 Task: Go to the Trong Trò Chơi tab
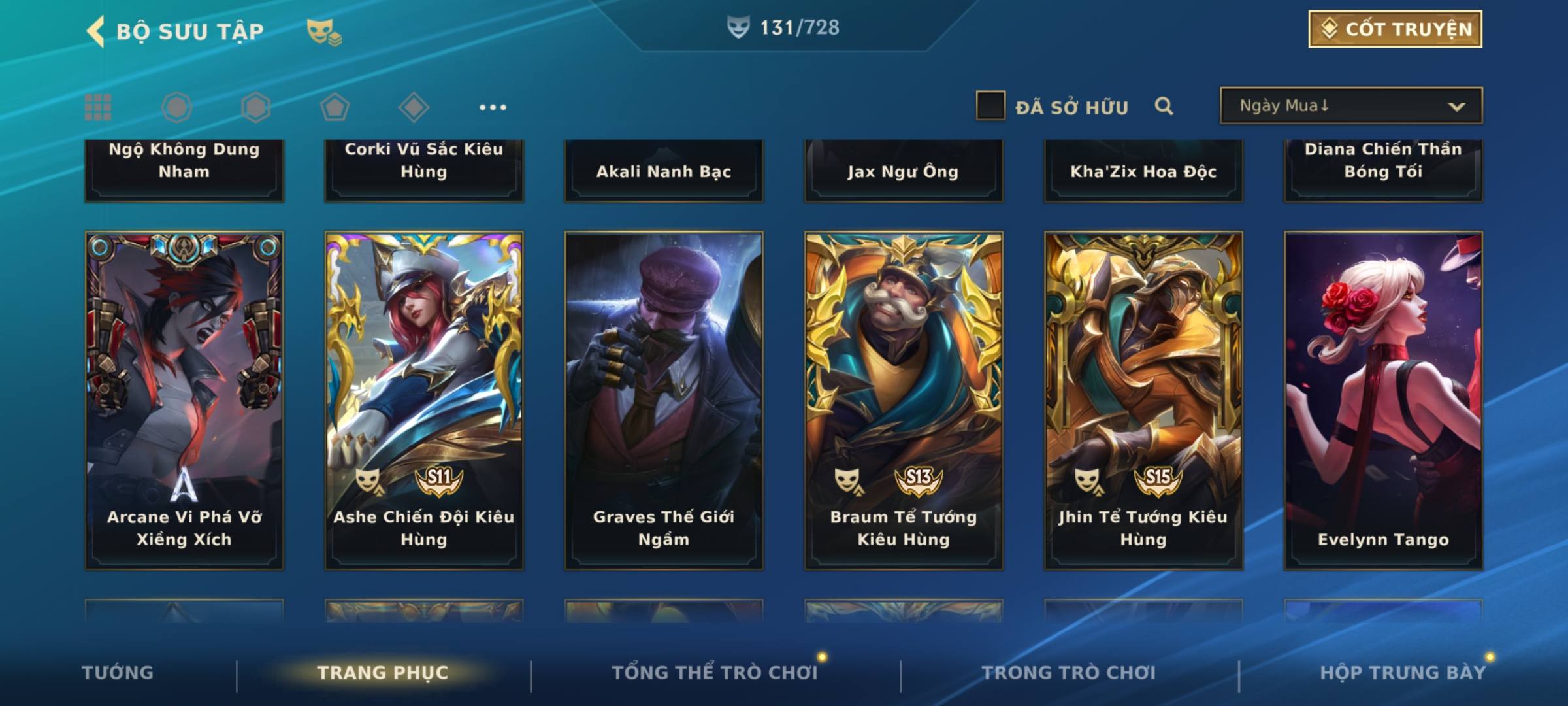click(1068, 673)
